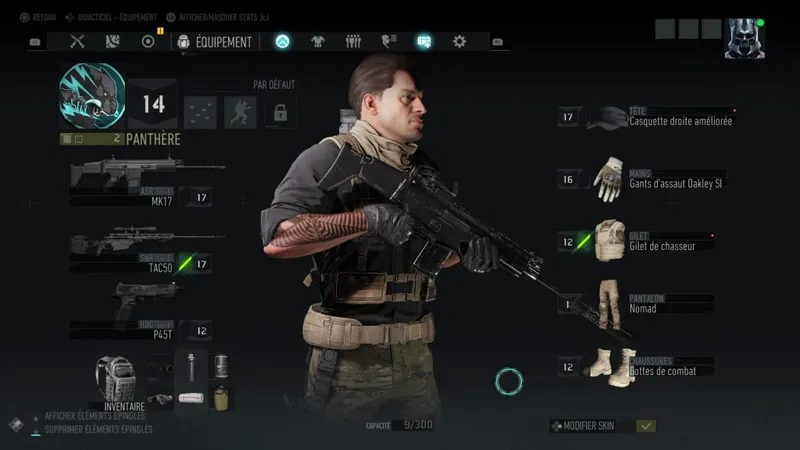The width and height of the screenshot is (800, 450).
Task: Click the player avatar portrait
Action: 744,38
